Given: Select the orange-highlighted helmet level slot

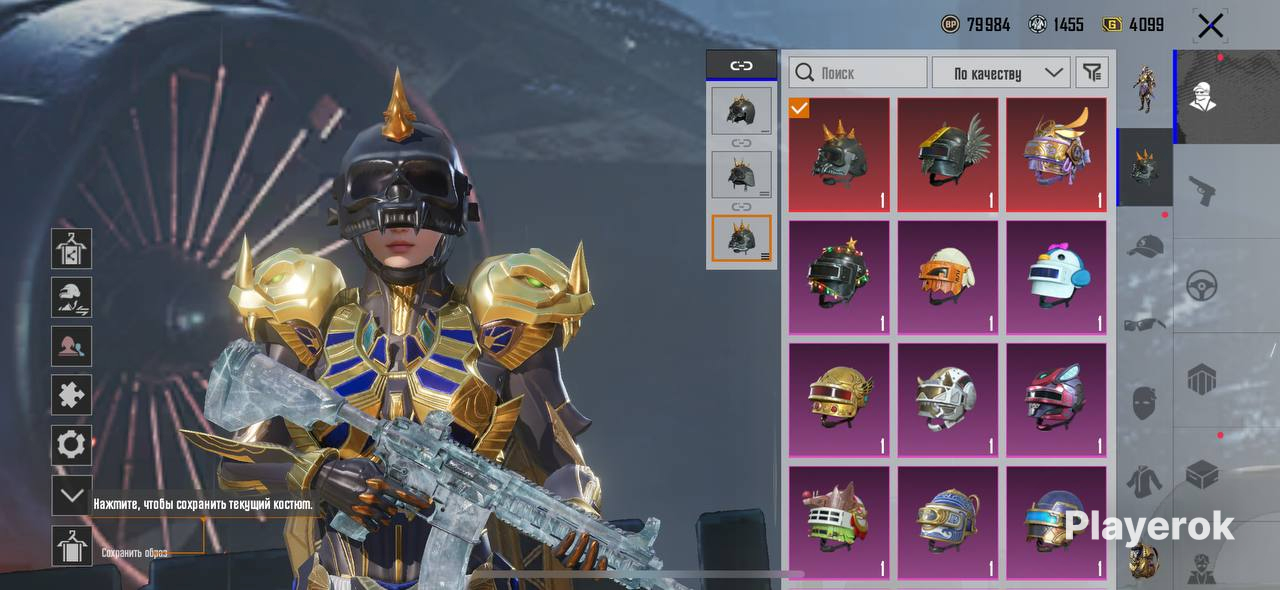Looking at the screenshot, I should pos(741,238).
